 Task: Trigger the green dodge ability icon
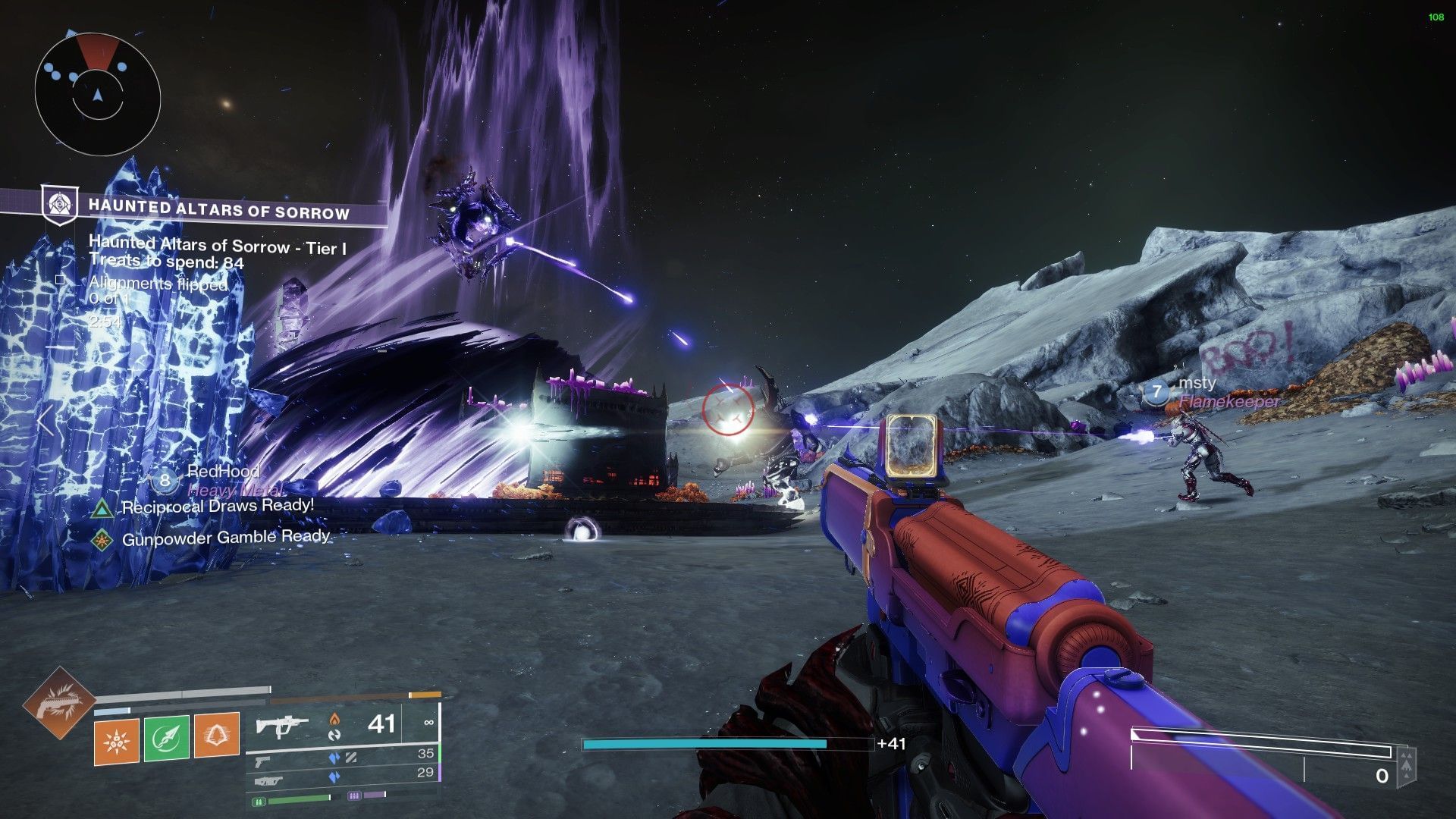pyautogui.click(x=166, y=737)
